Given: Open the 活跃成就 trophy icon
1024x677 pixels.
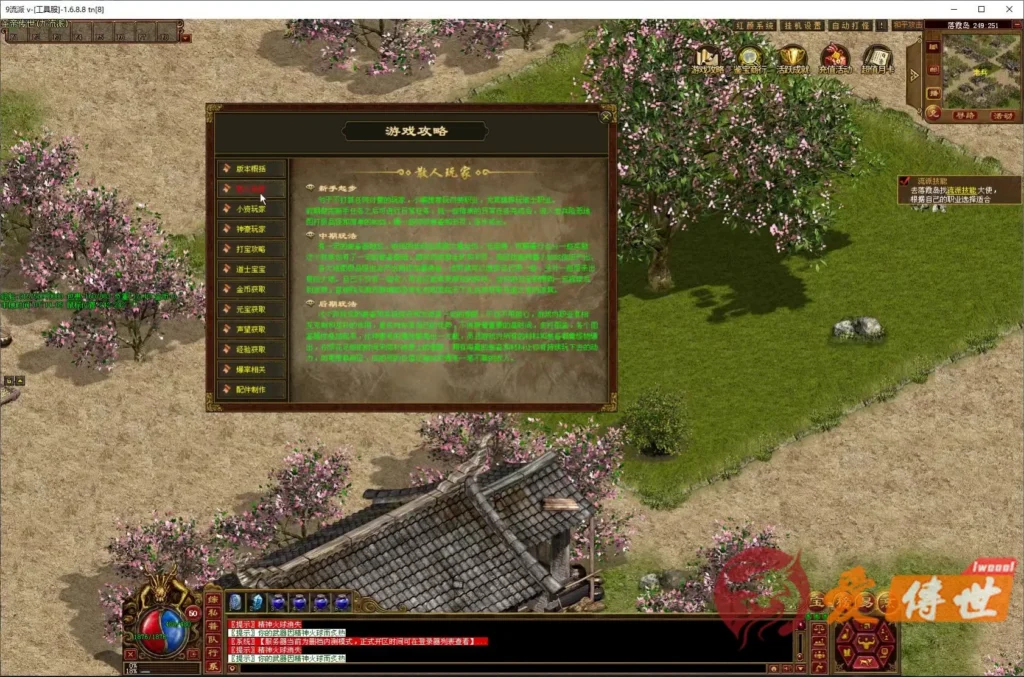Looking at the screenshot, I should (x=793, y=59).
